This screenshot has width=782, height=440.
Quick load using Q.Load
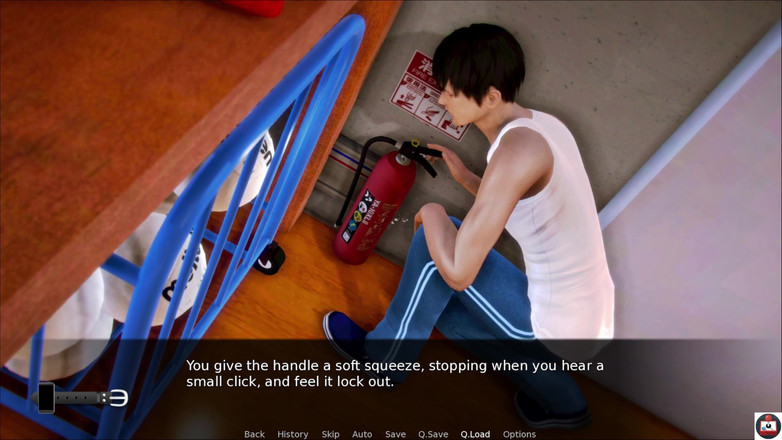click(475, 434)
